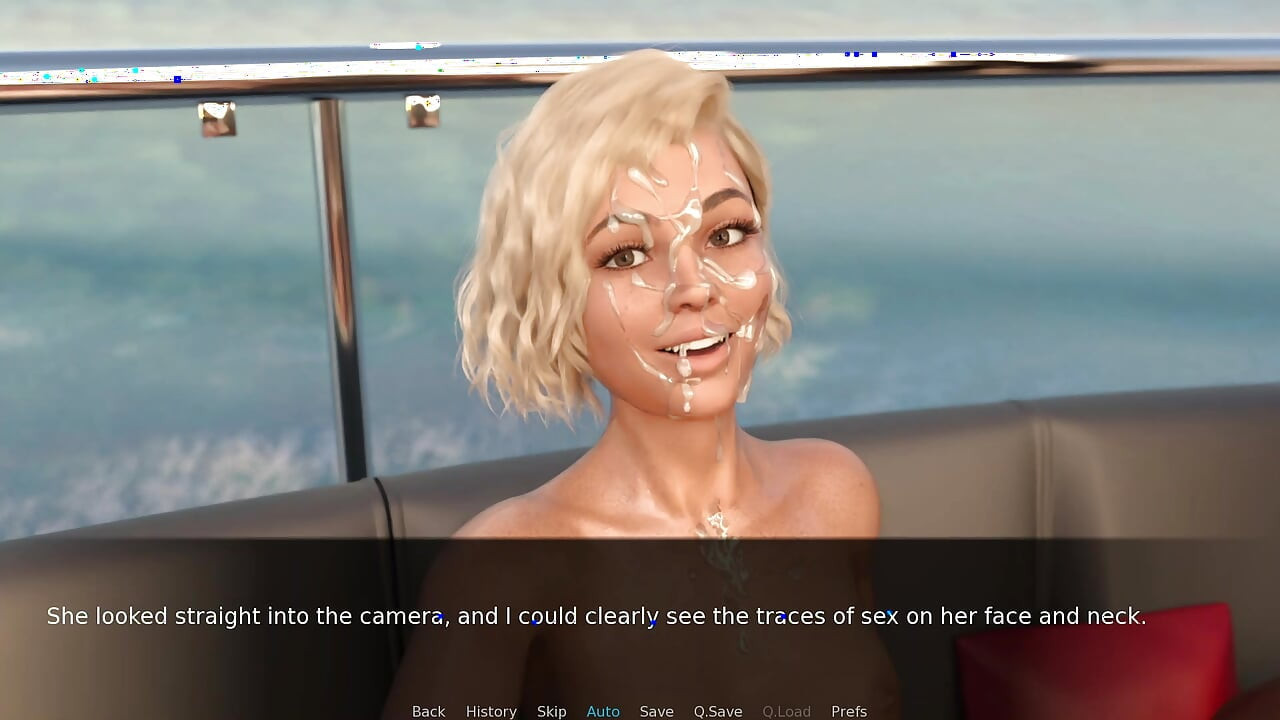Click Save to store game progress
This screenshot has width=1280, height=720.
pyautogui.click(x=657, y=711)
